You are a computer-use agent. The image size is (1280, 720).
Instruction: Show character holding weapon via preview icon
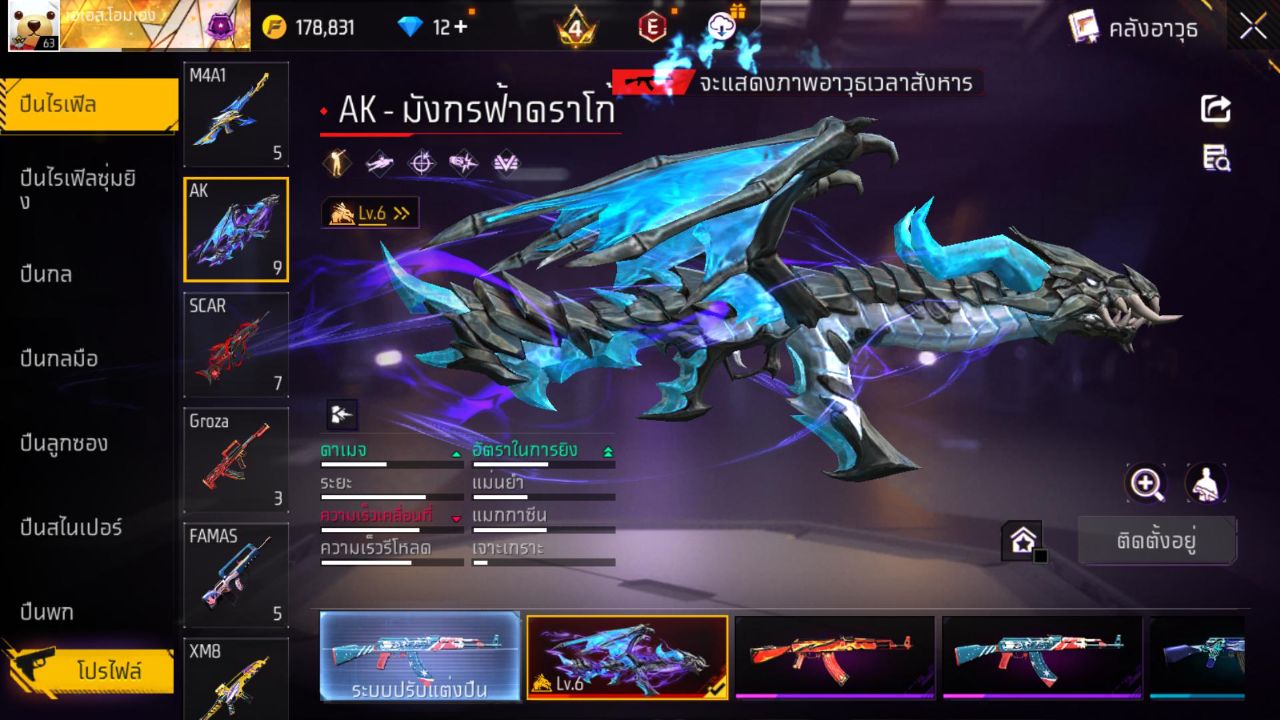1205,484
